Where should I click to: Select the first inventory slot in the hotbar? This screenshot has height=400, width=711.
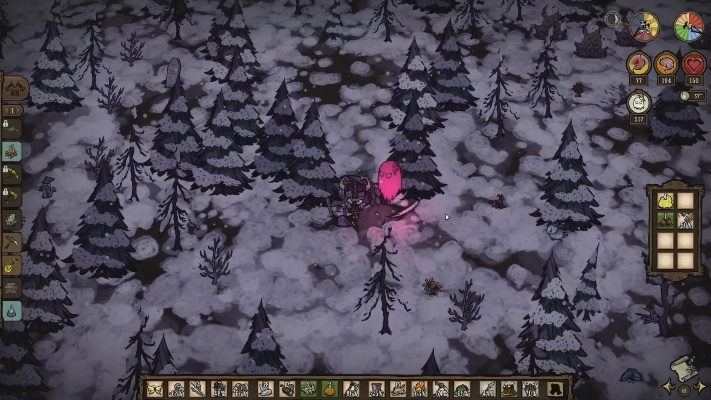coord(155,389)
